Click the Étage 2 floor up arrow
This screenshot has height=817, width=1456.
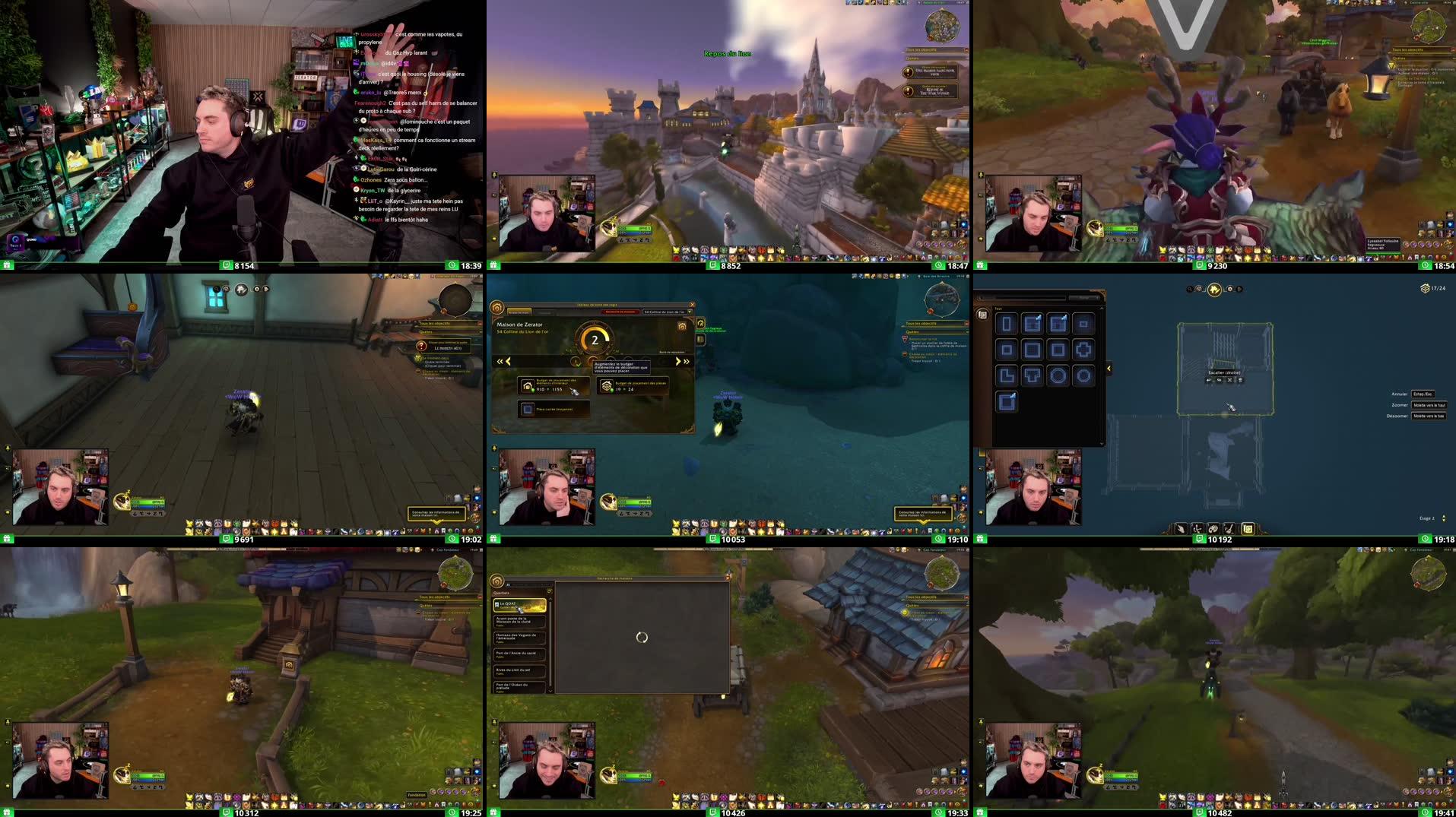(1444, 515)
